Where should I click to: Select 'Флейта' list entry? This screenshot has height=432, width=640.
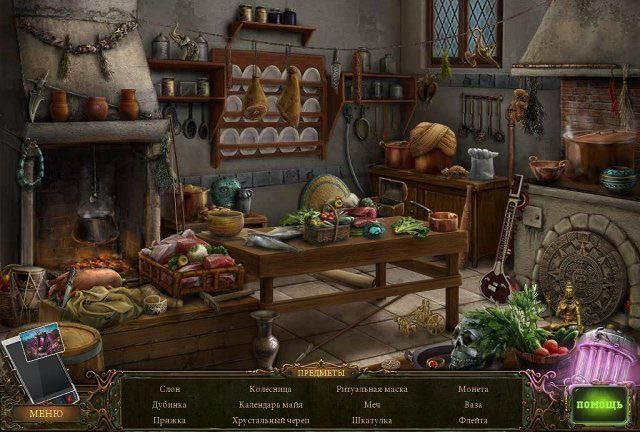pos(473,421)
